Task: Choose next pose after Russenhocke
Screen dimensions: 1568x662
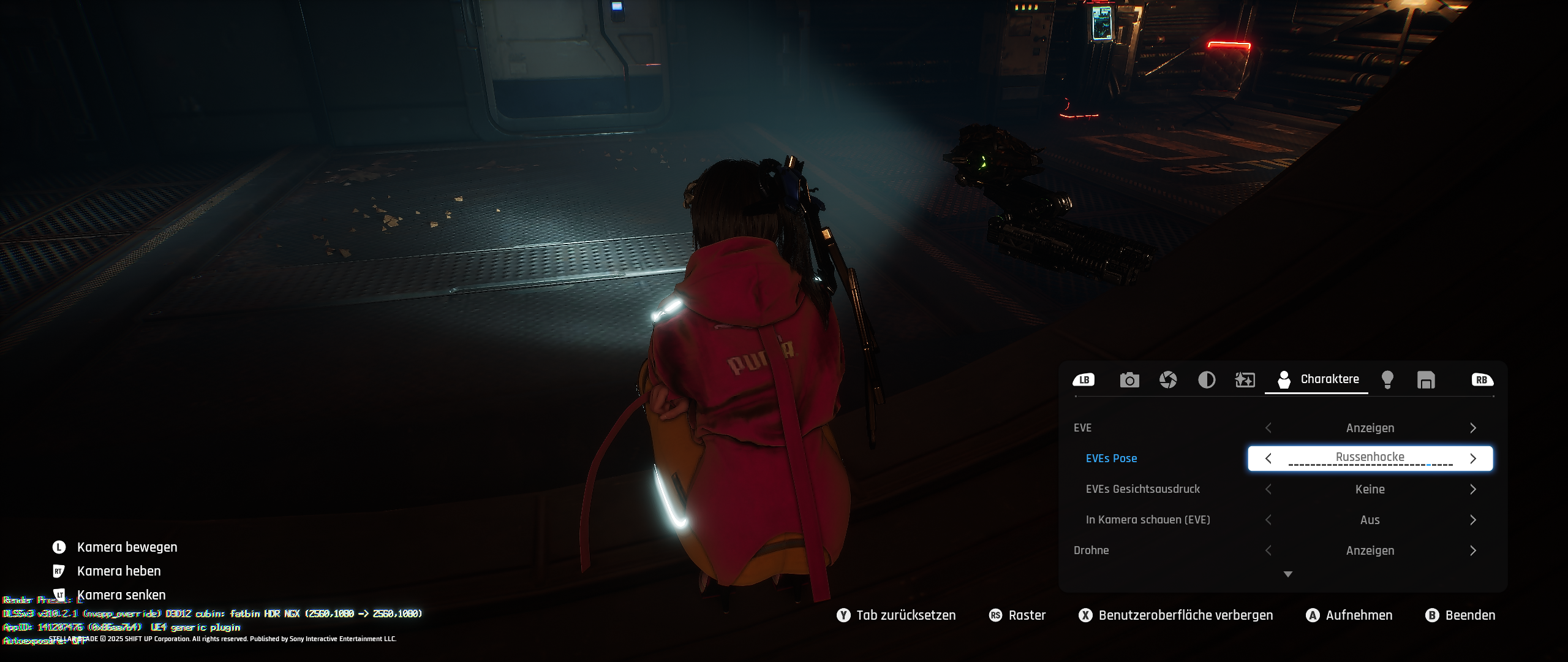Action: 1473,458
